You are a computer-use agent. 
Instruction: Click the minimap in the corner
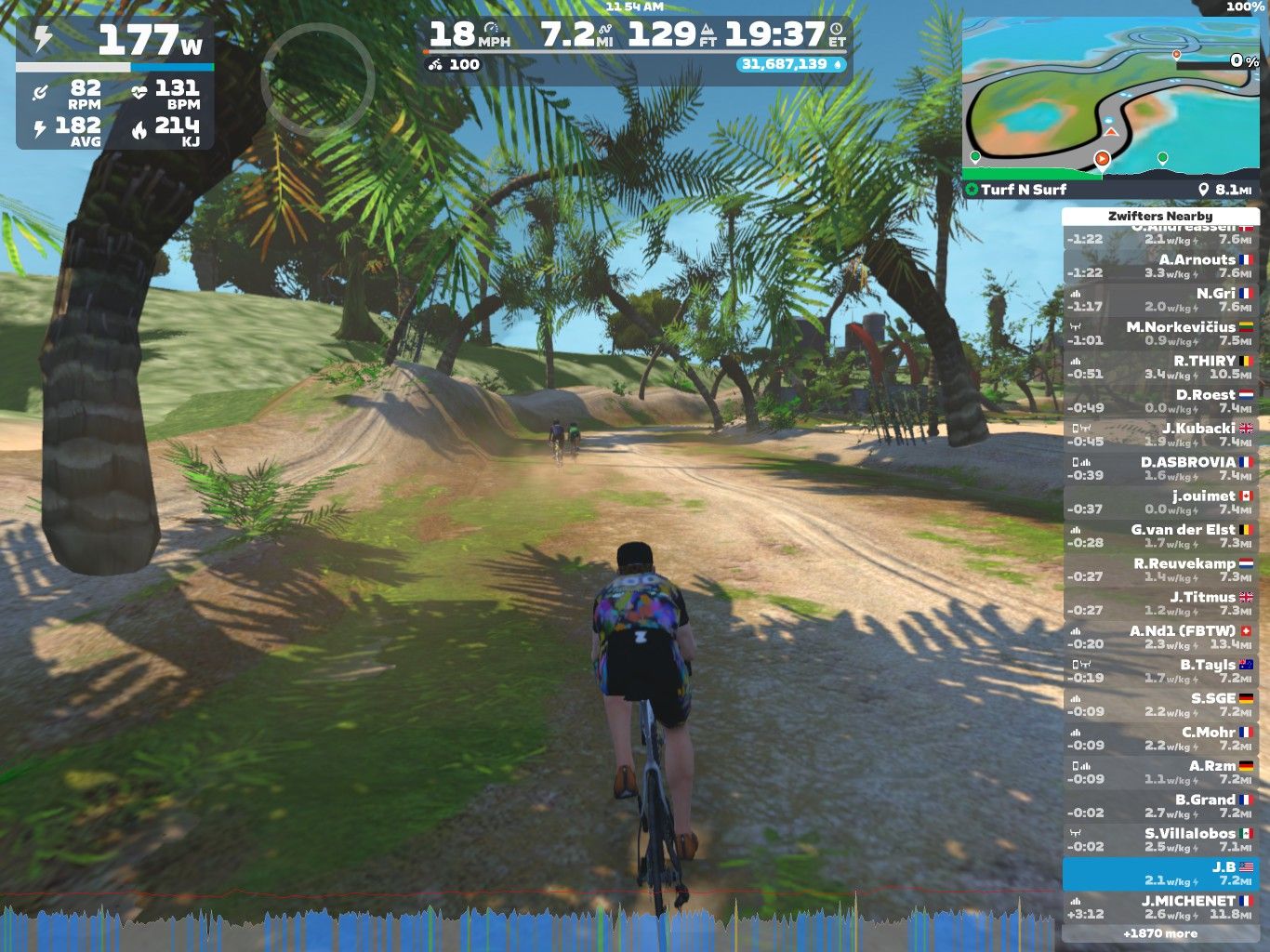tap(1111, 98)
